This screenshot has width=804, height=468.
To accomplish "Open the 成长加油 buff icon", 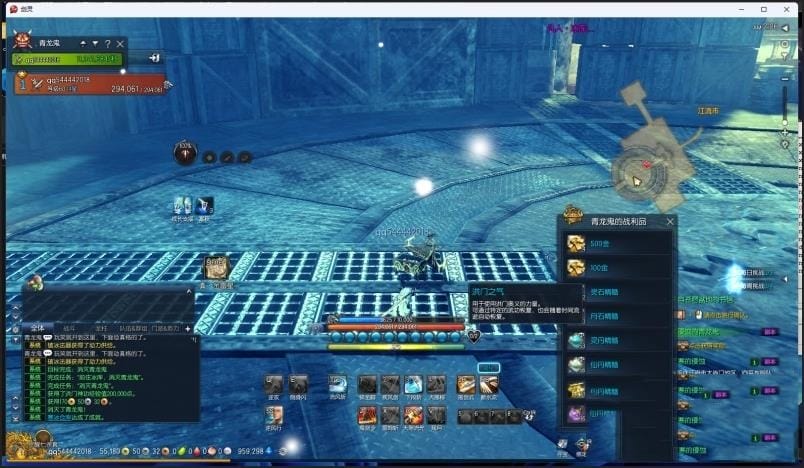I will pyautogui.click(x=183, y=205).
